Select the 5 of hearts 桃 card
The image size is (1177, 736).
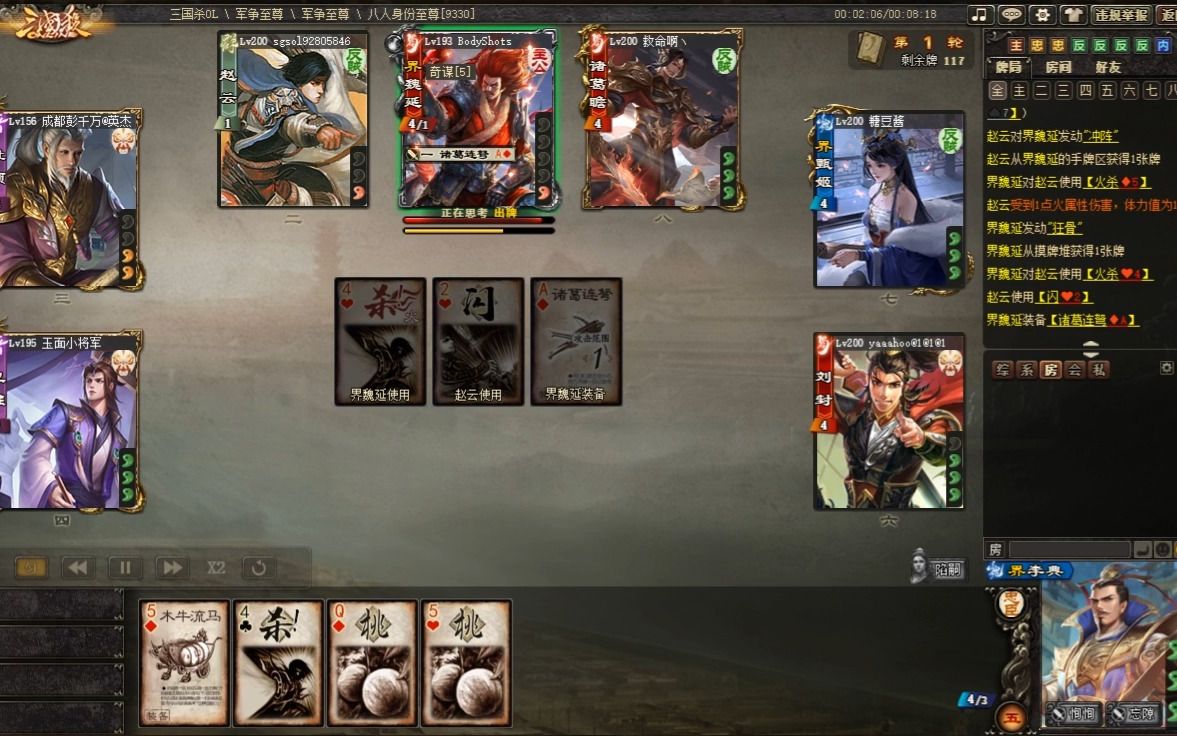point(466,662)
